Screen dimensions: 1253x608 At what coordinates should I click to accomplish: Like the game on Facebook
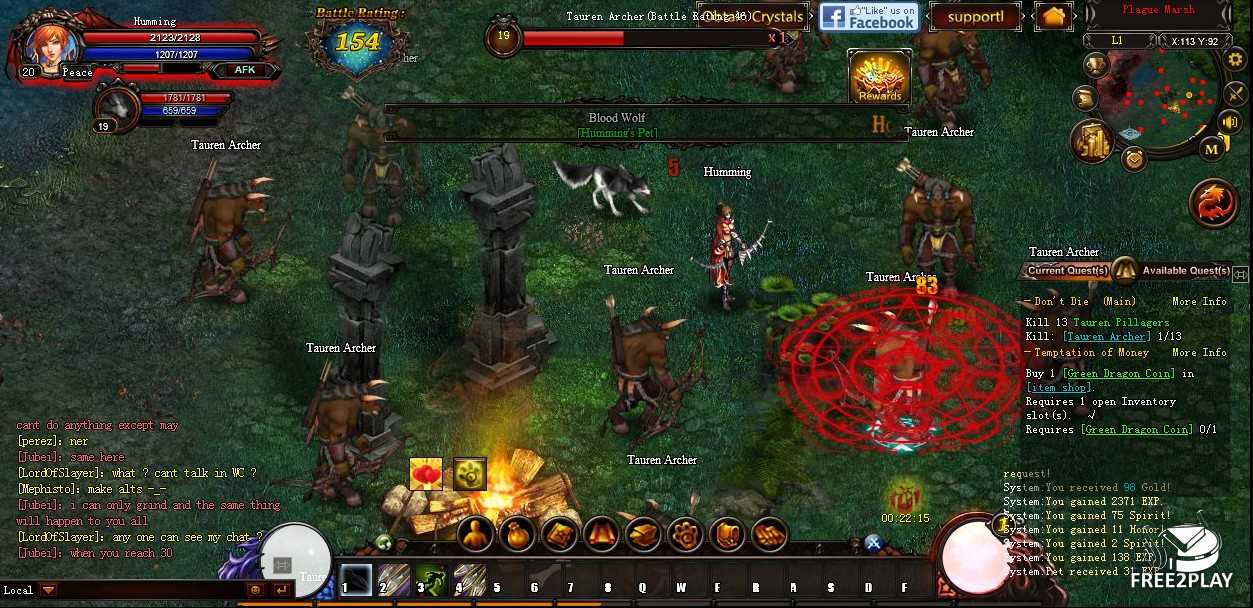[x=868, y=17]
